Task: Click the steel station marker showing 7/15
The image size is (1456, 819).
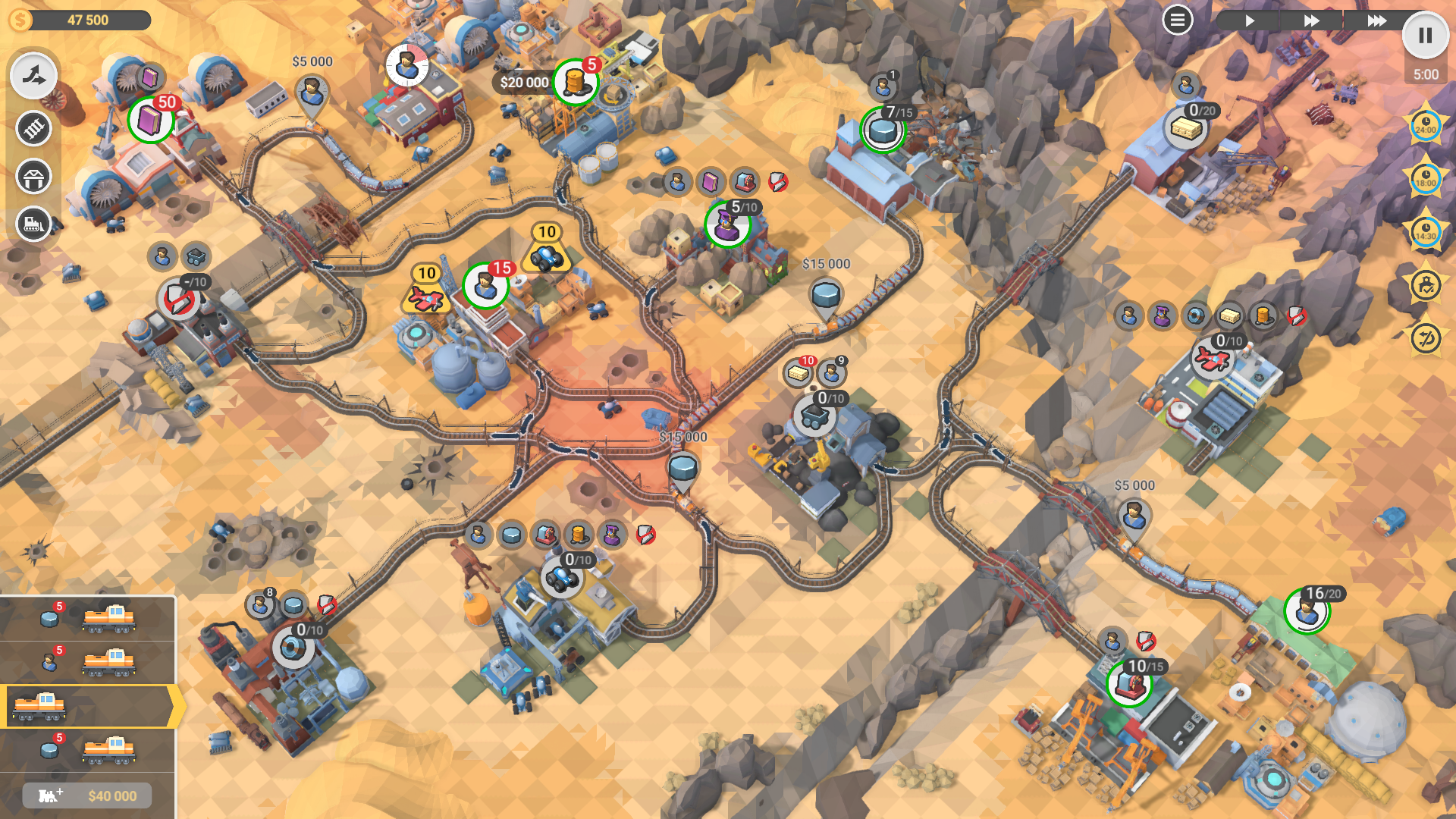Action: pyautogui.click(x=883, y=130)
